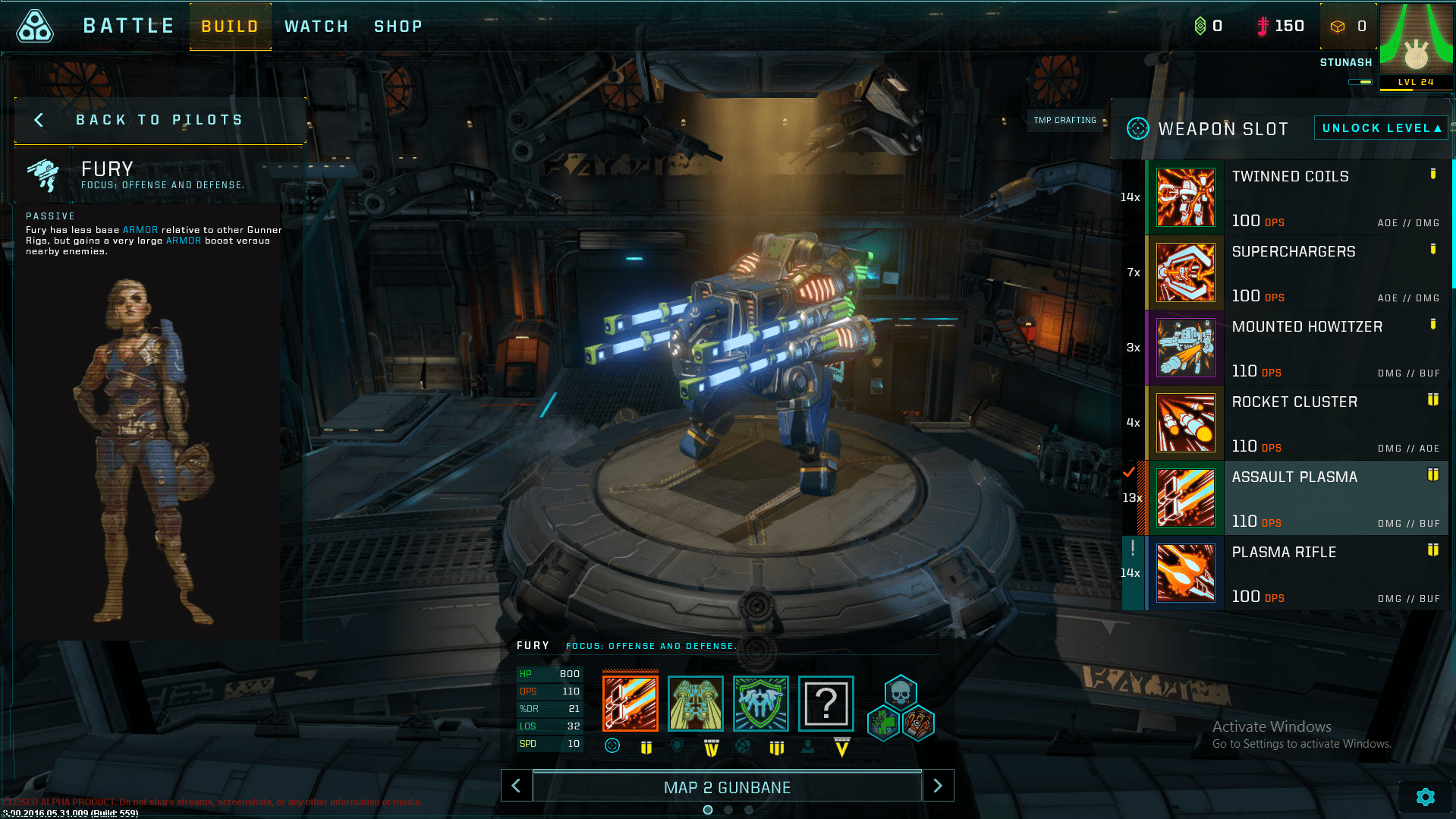Viewport: 1456px width, 819px height.
Task: Select the Rocket Cluster weapon icon
Action: click(x=1185, y=423)
